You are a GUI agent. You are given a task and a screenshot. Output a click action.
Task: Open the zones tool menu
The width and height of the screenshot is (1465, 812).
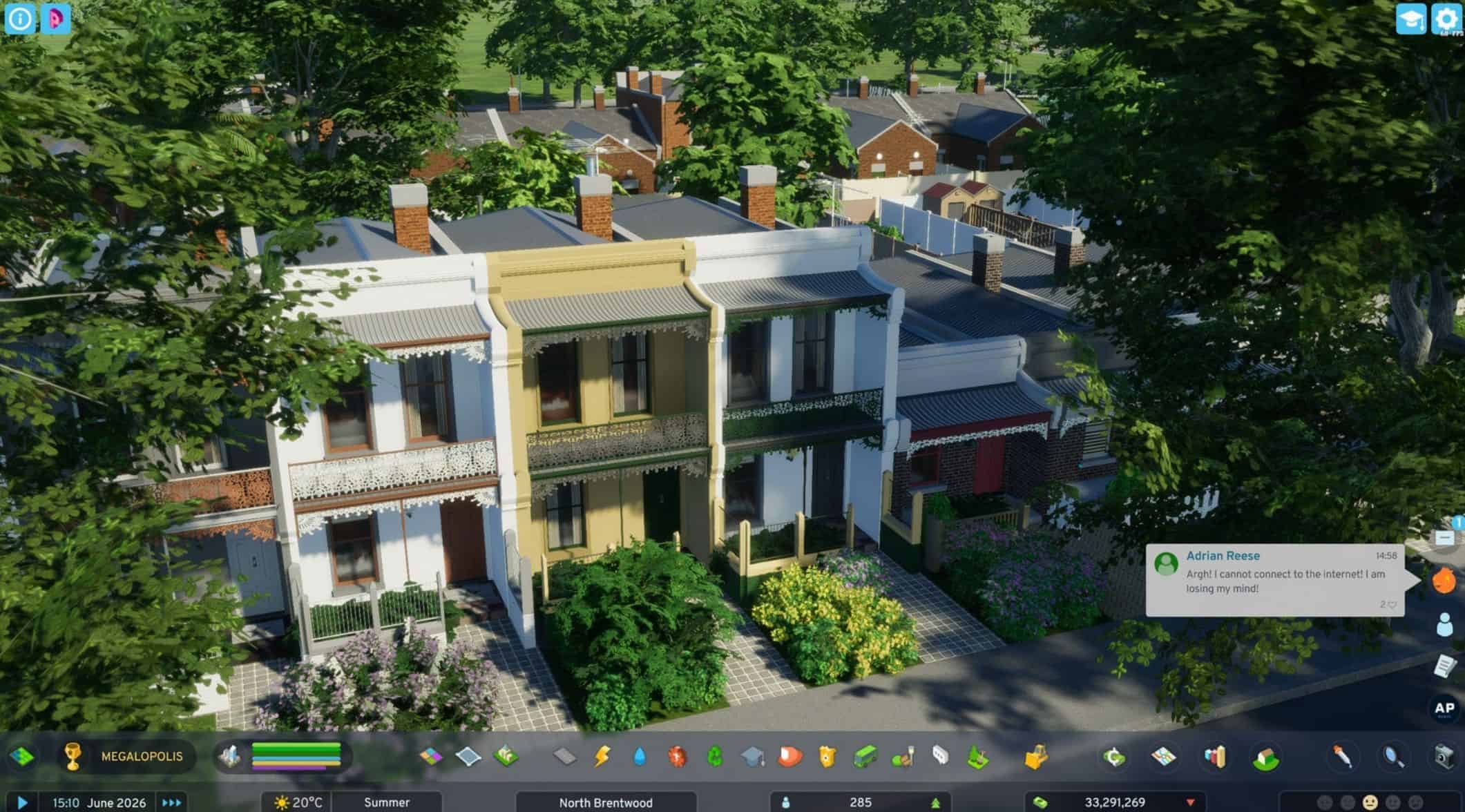430,756
